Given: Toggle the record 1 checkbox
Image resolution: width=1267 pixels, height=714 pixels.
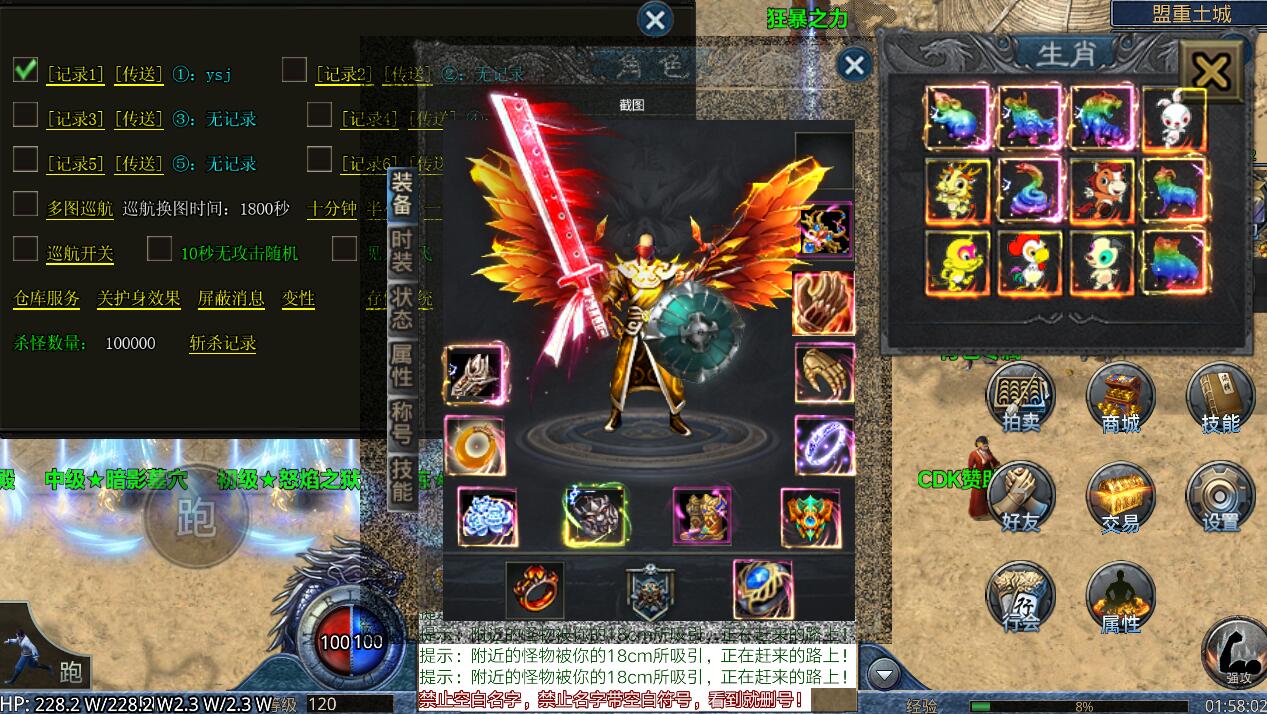Looking at the screenshot, I should pyautogui.click(x=26, y=70).
